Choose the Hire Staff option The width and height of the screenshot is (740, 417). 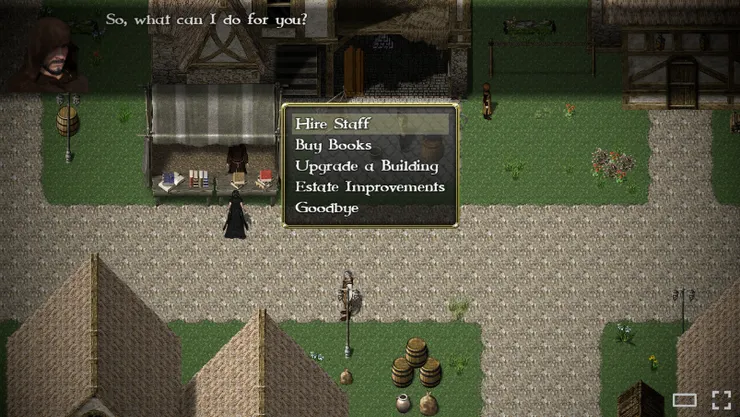(x=333, y=124)
